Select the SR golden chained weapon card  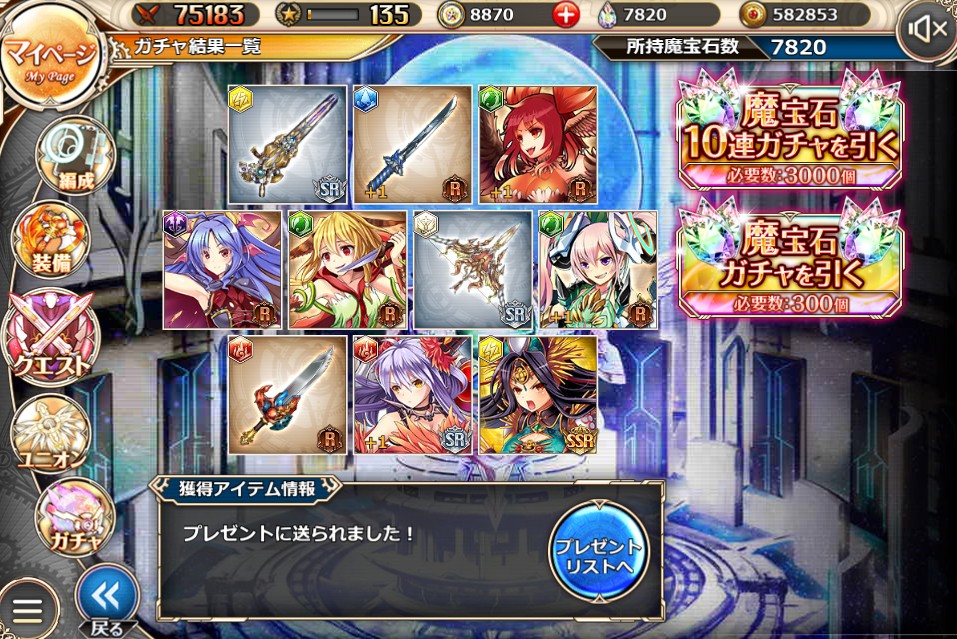[x=473, y=270]
